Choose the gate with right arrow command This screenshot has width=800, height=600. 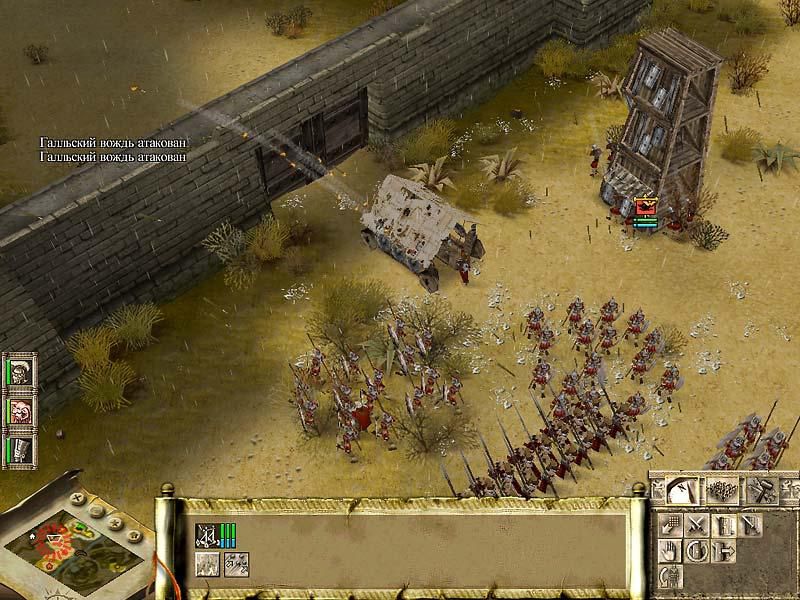click(723, 550)
